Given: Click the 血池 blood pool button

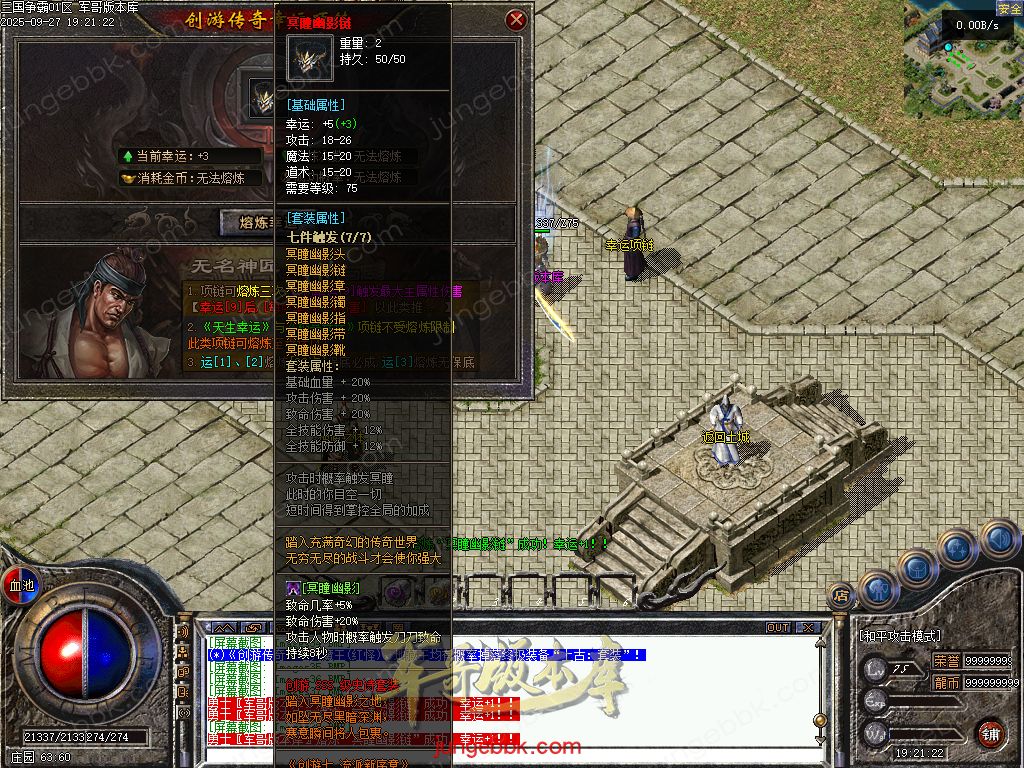Looking at the screenshot, I should coord(20,584).
